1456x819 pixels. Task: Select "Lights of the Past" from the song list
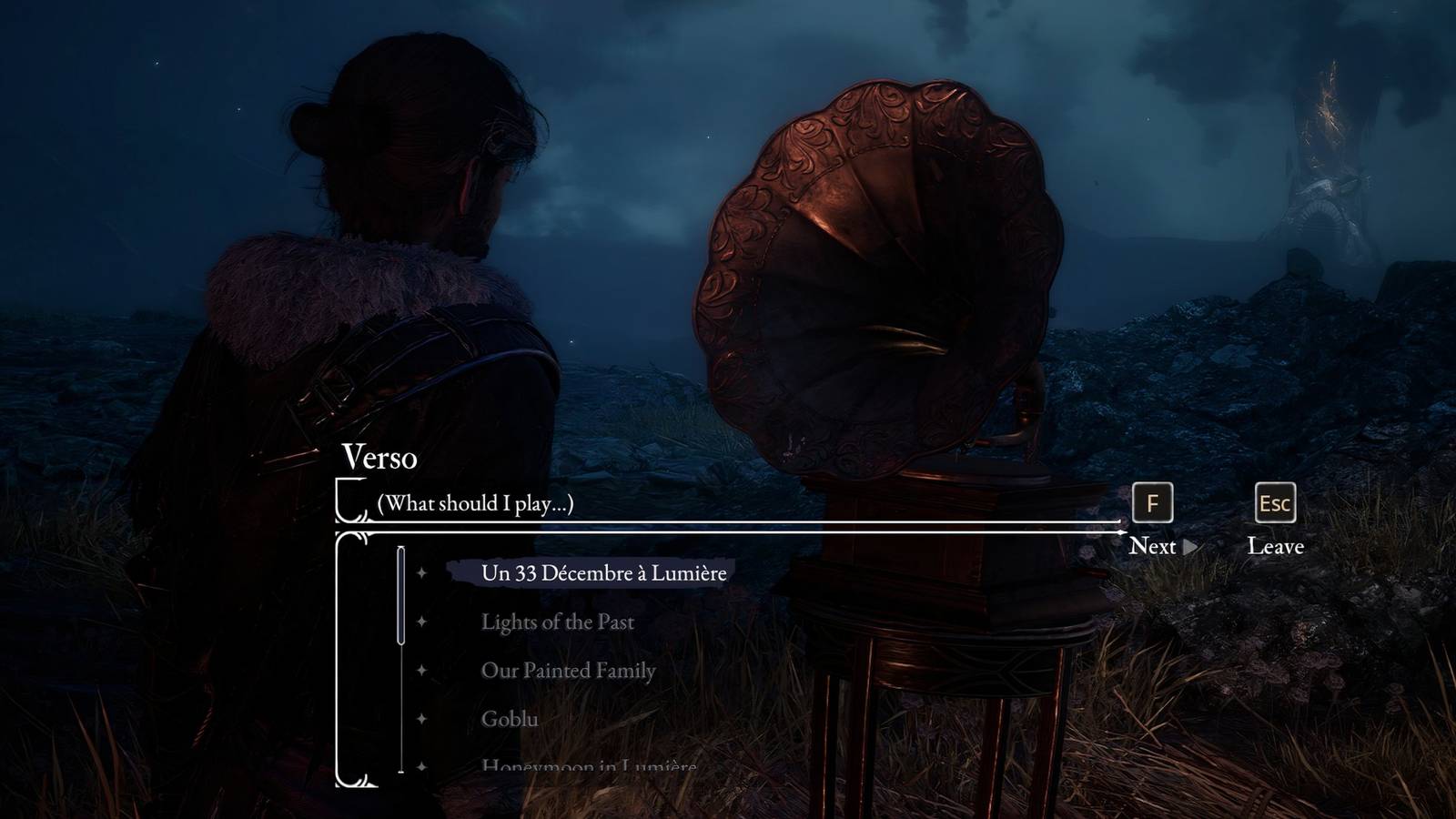(x=559, y=622)
